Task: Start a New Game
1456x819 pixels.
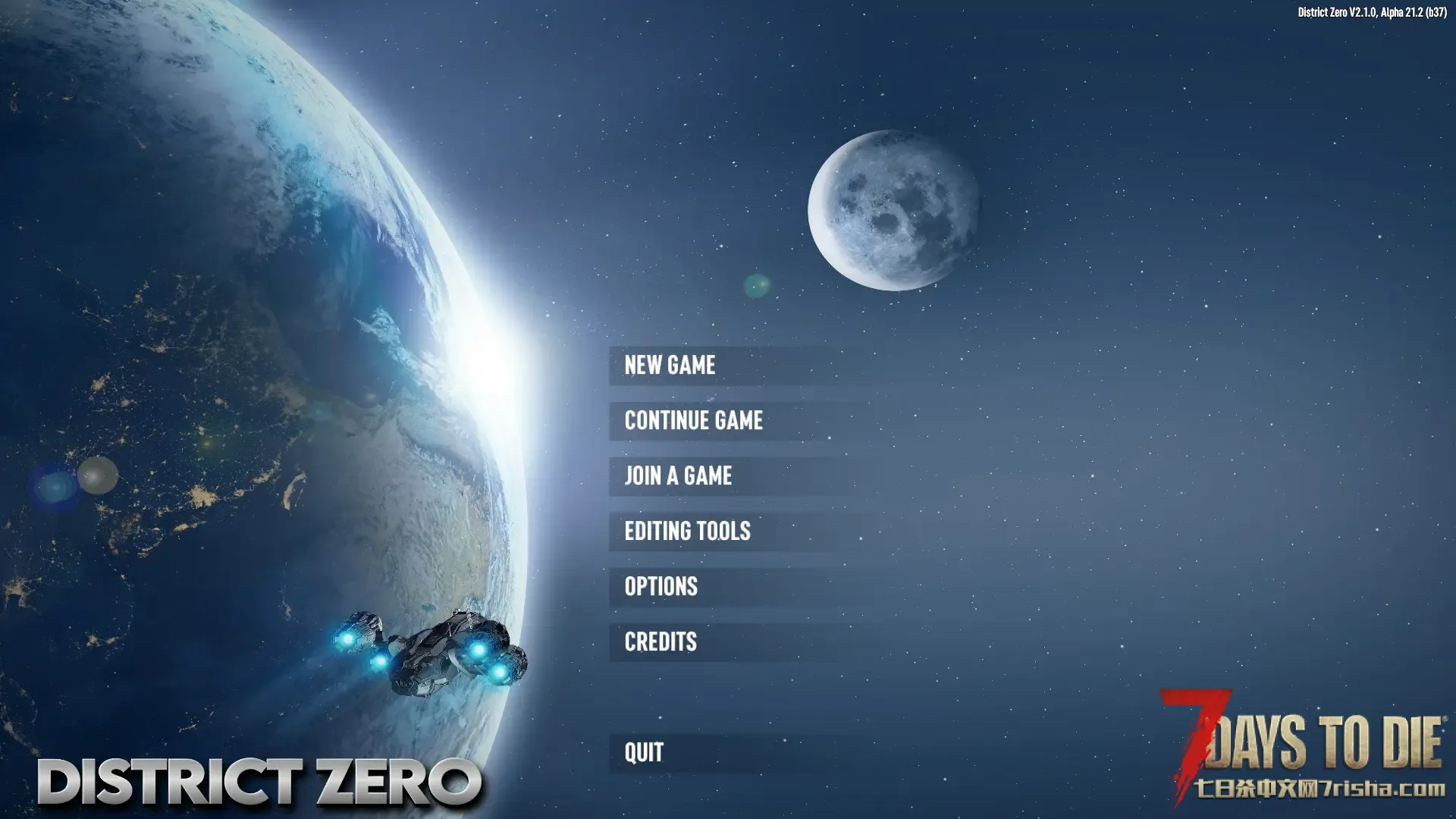Action: pyautogui.click(x=670, y=366)
